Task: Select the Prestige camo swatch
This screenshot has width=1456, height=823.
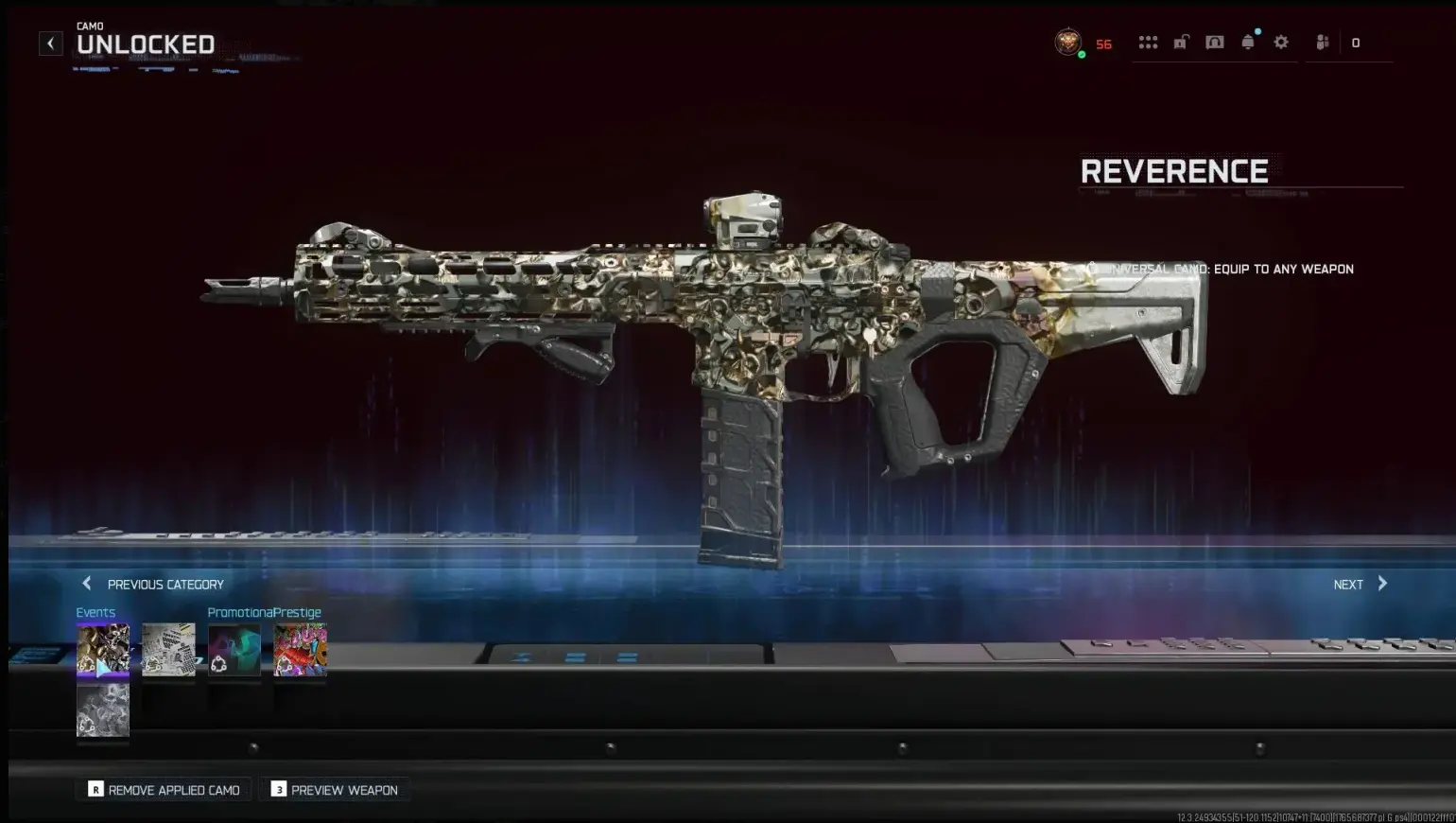Action: click(x=300, y=649)
